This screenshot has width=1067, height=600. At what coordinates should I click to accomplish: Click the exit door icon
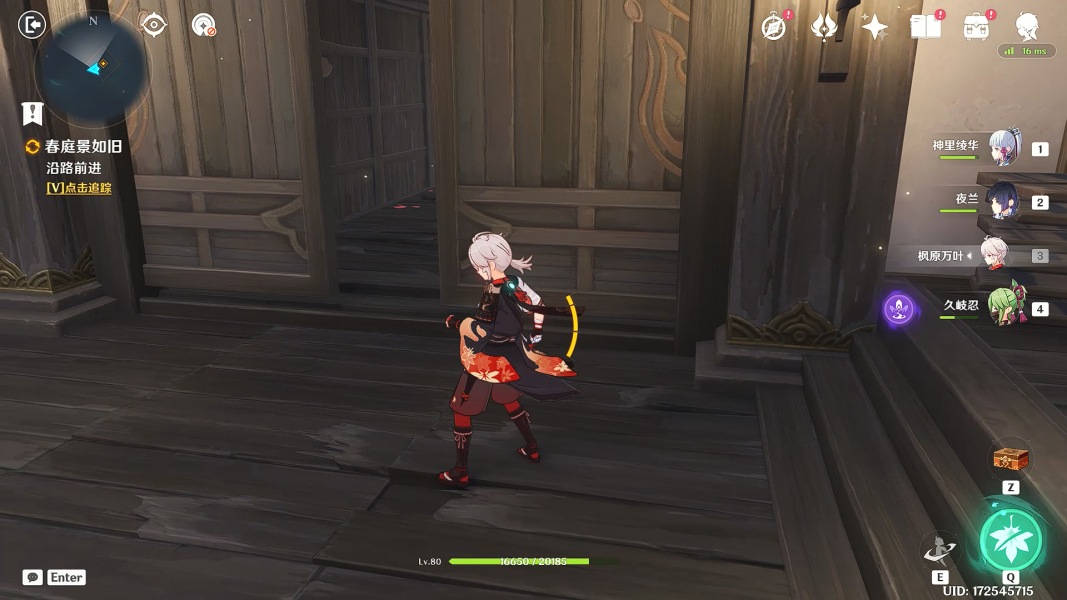pyautogui.click(x=33, y=24)
